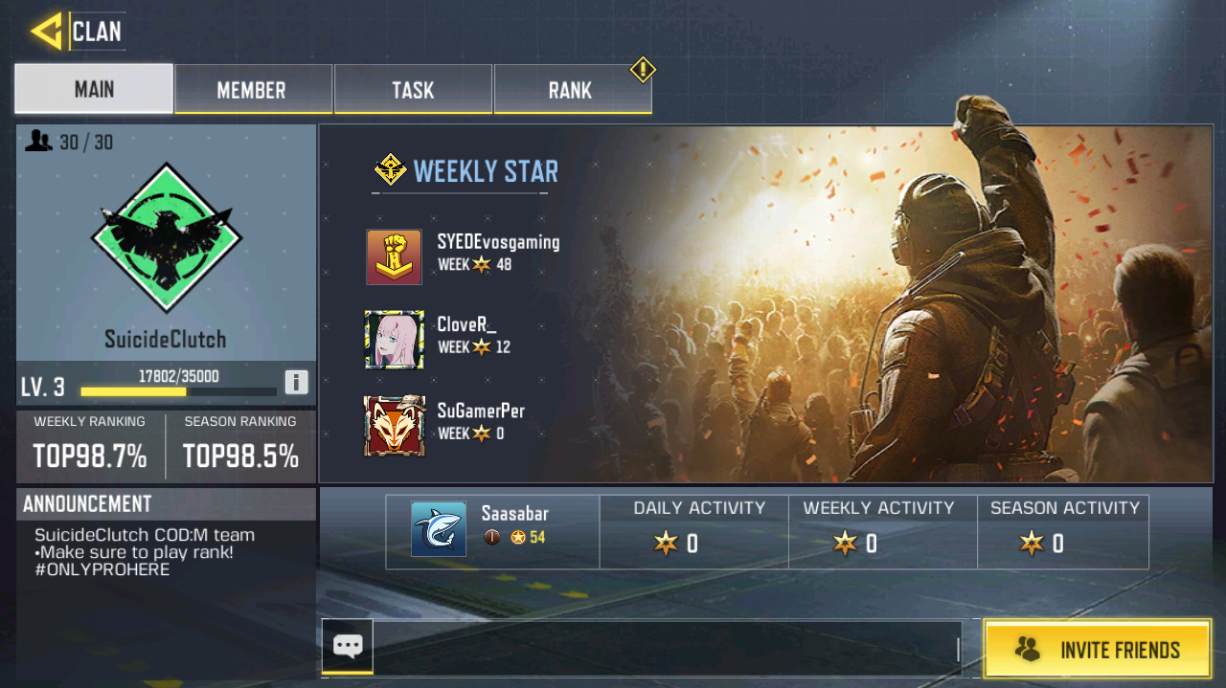Invite friends to the clan
This screenshot has height=688, width=1226.
pos(1097,649)
